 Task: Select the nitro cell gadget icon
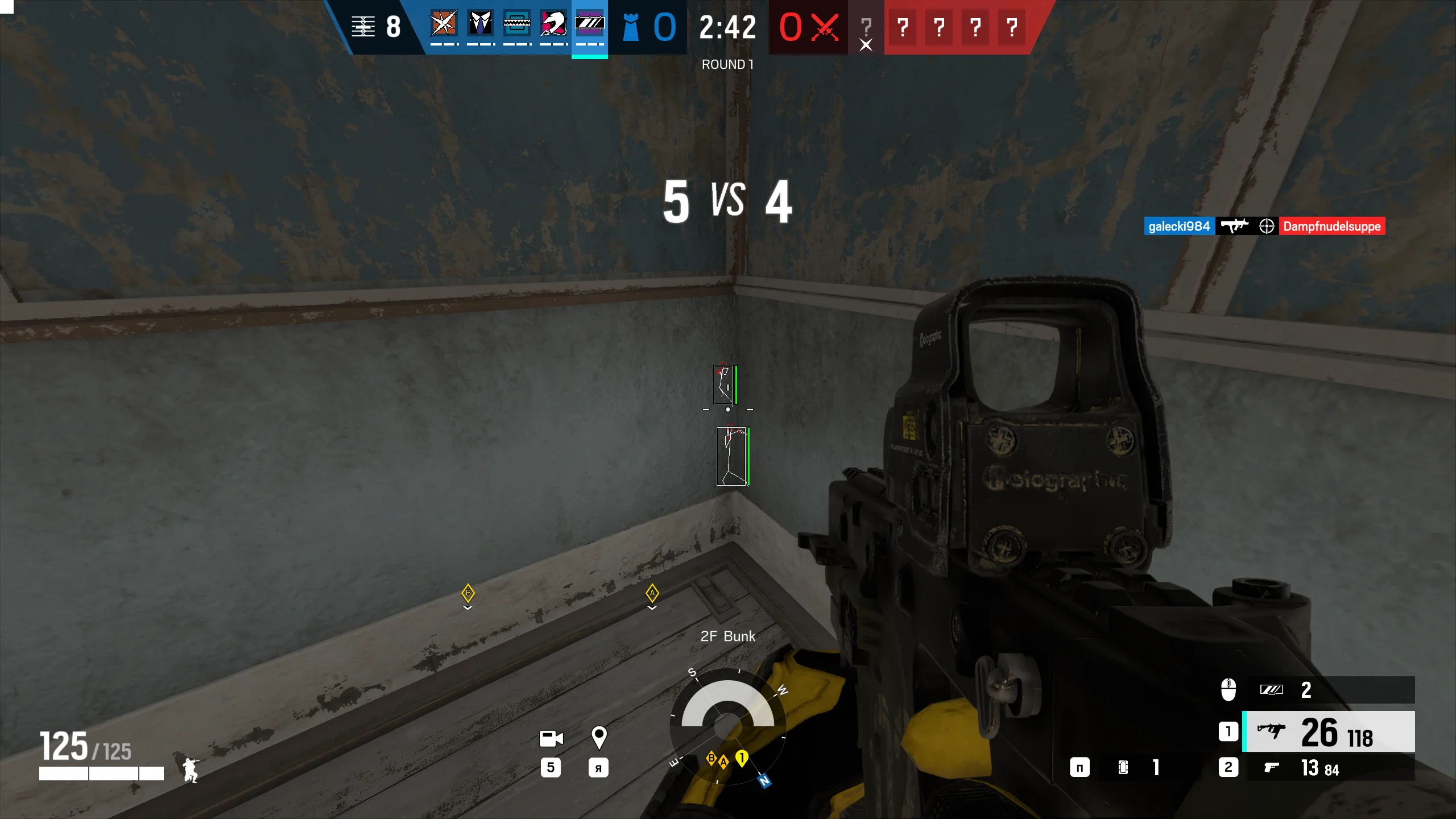pyautogui.click(x=1123, y=767)
